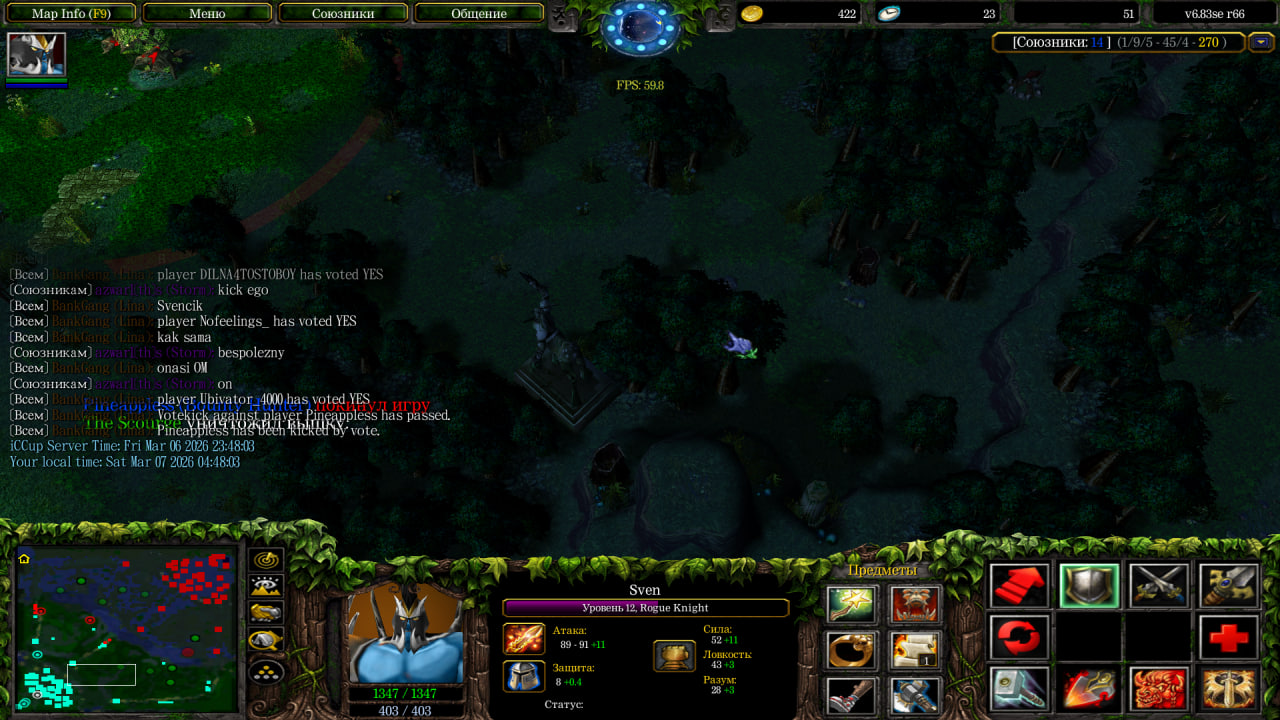Choose the crossed swords command
The image size is (1280, 720).
1158,586
